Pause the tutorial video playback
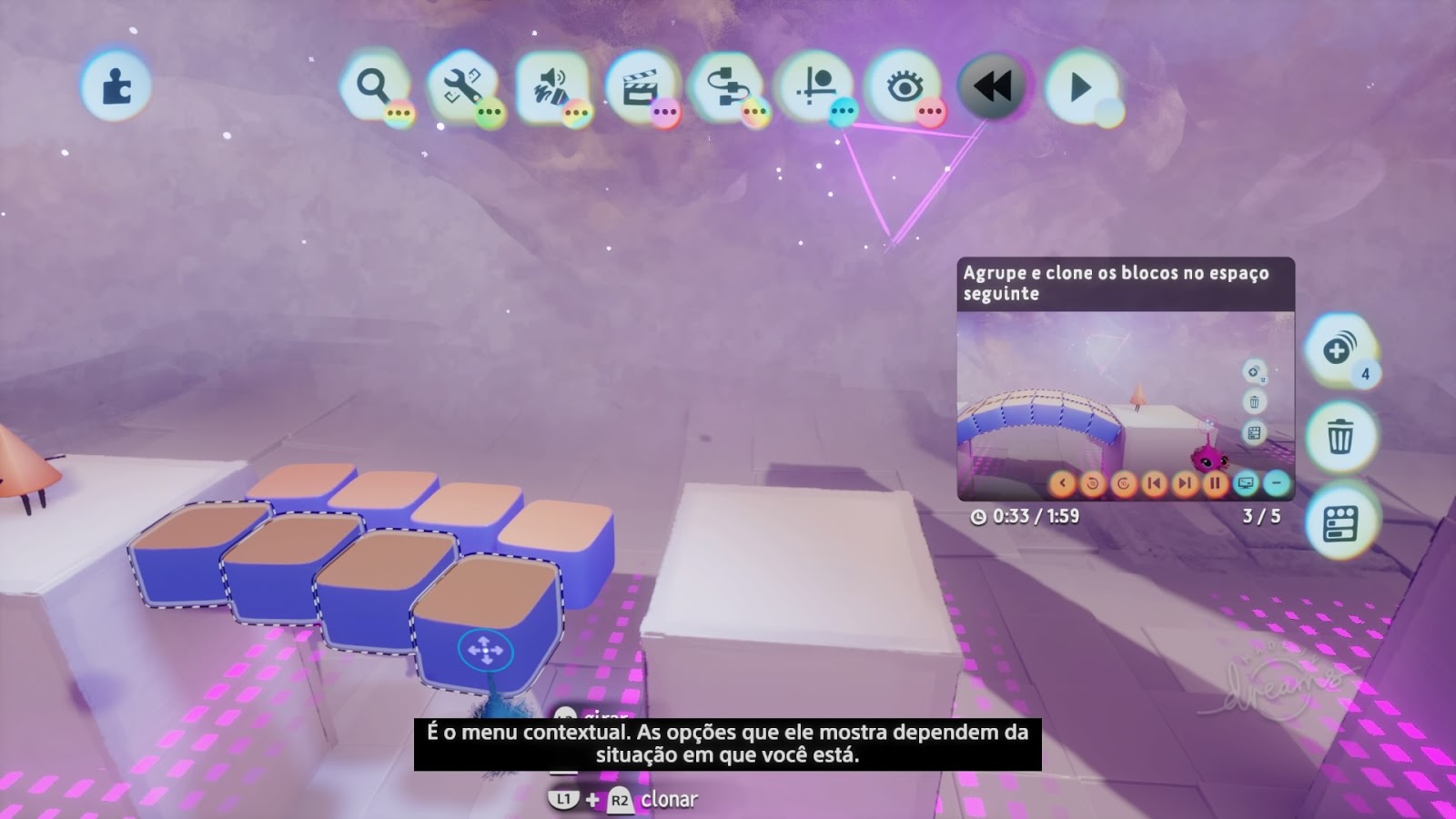The height and width of the screenshot is (819, 1456). 1215,482
